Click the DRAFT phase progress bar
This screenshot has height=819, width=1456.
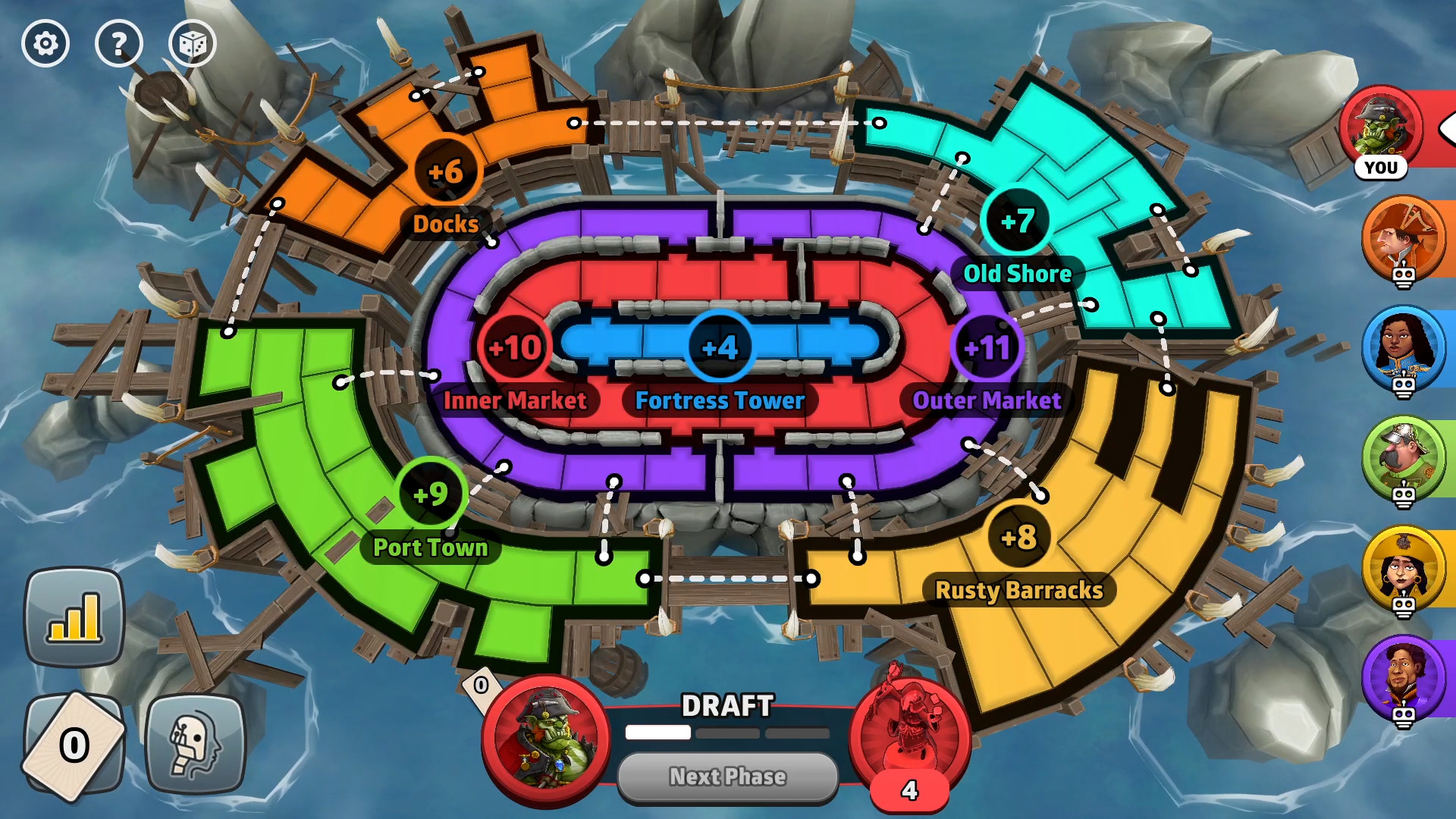726,733
